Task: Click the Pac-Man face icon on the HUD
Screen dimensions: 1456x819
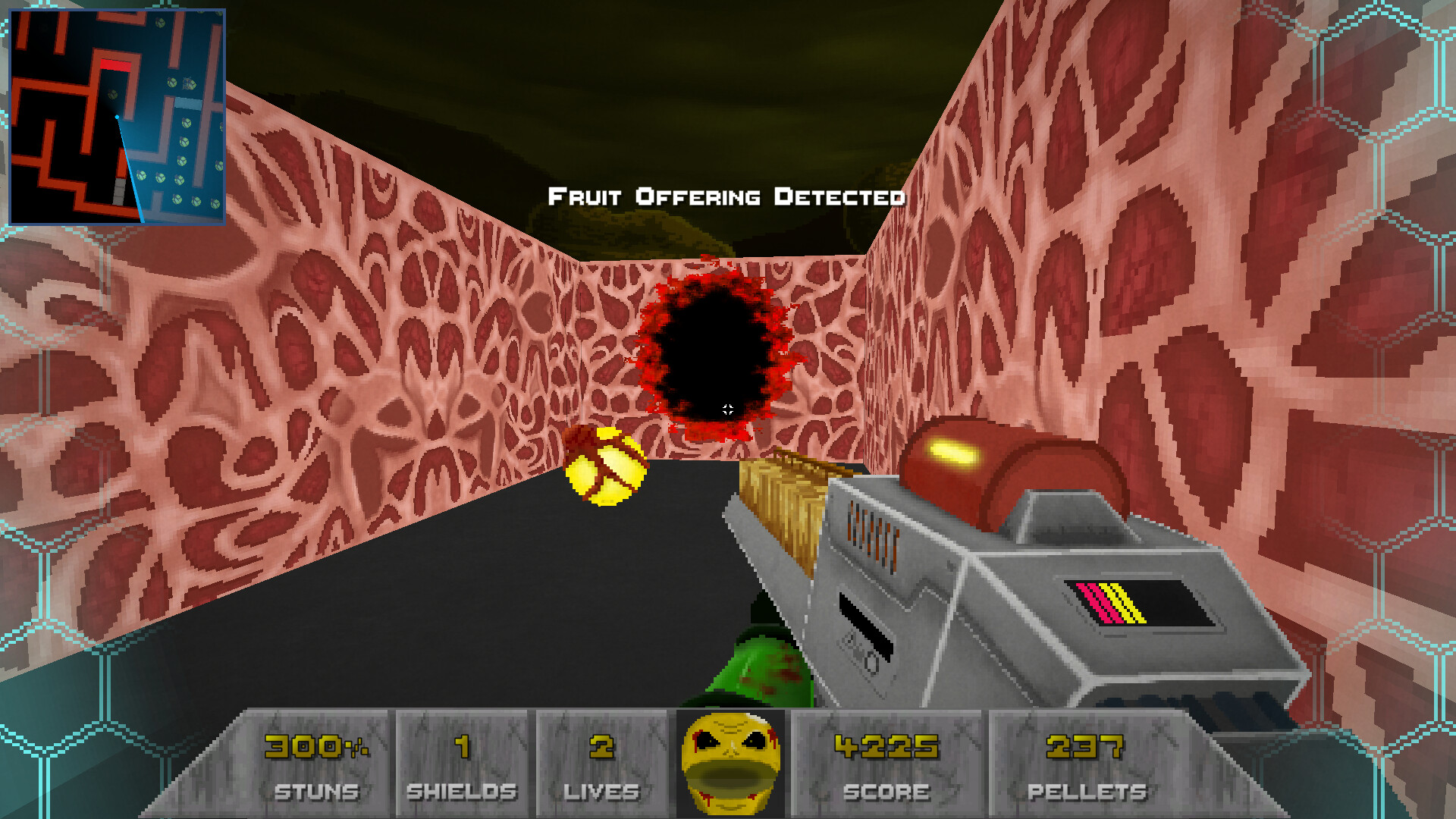Action: [x=730, y=761]
